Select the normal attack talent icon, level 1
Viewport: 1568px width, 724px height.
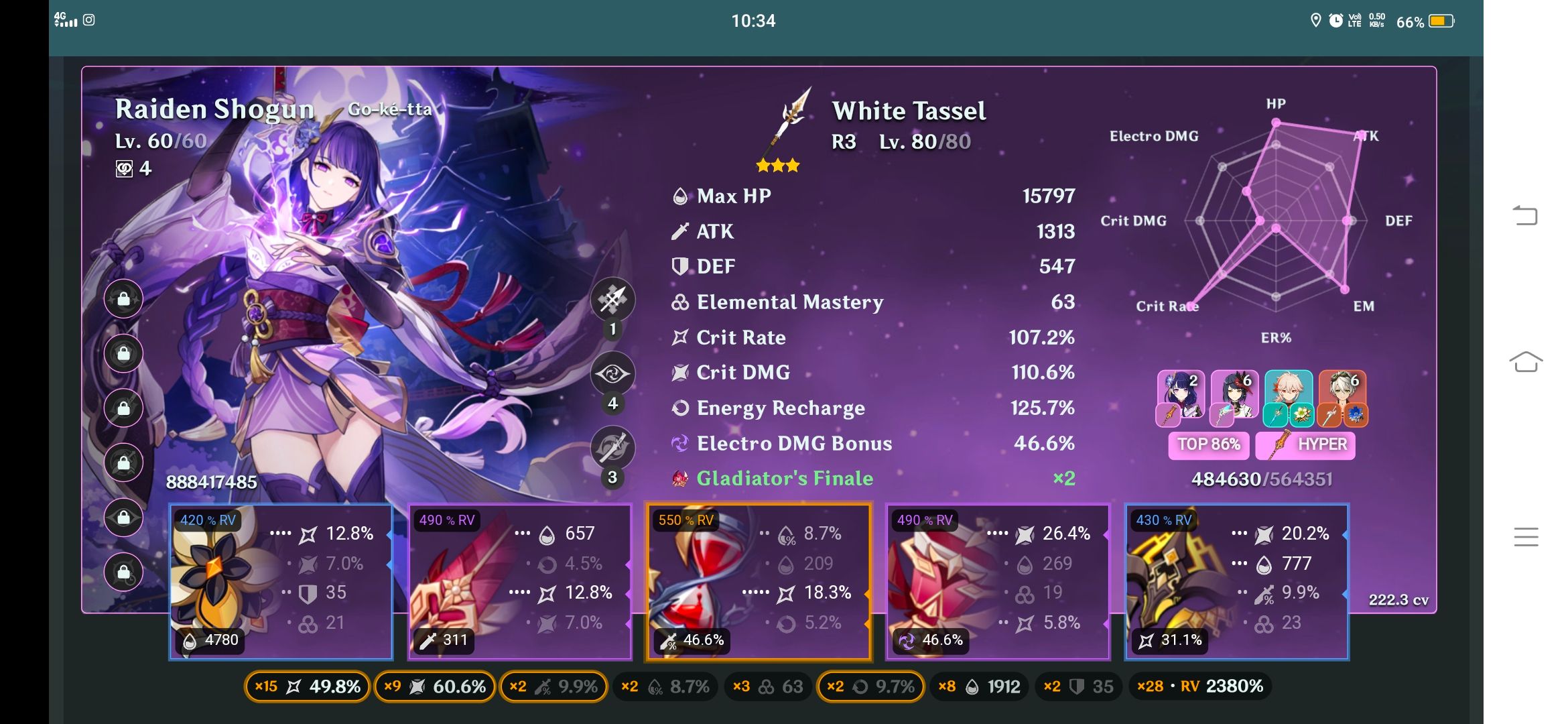coord(612,300)
